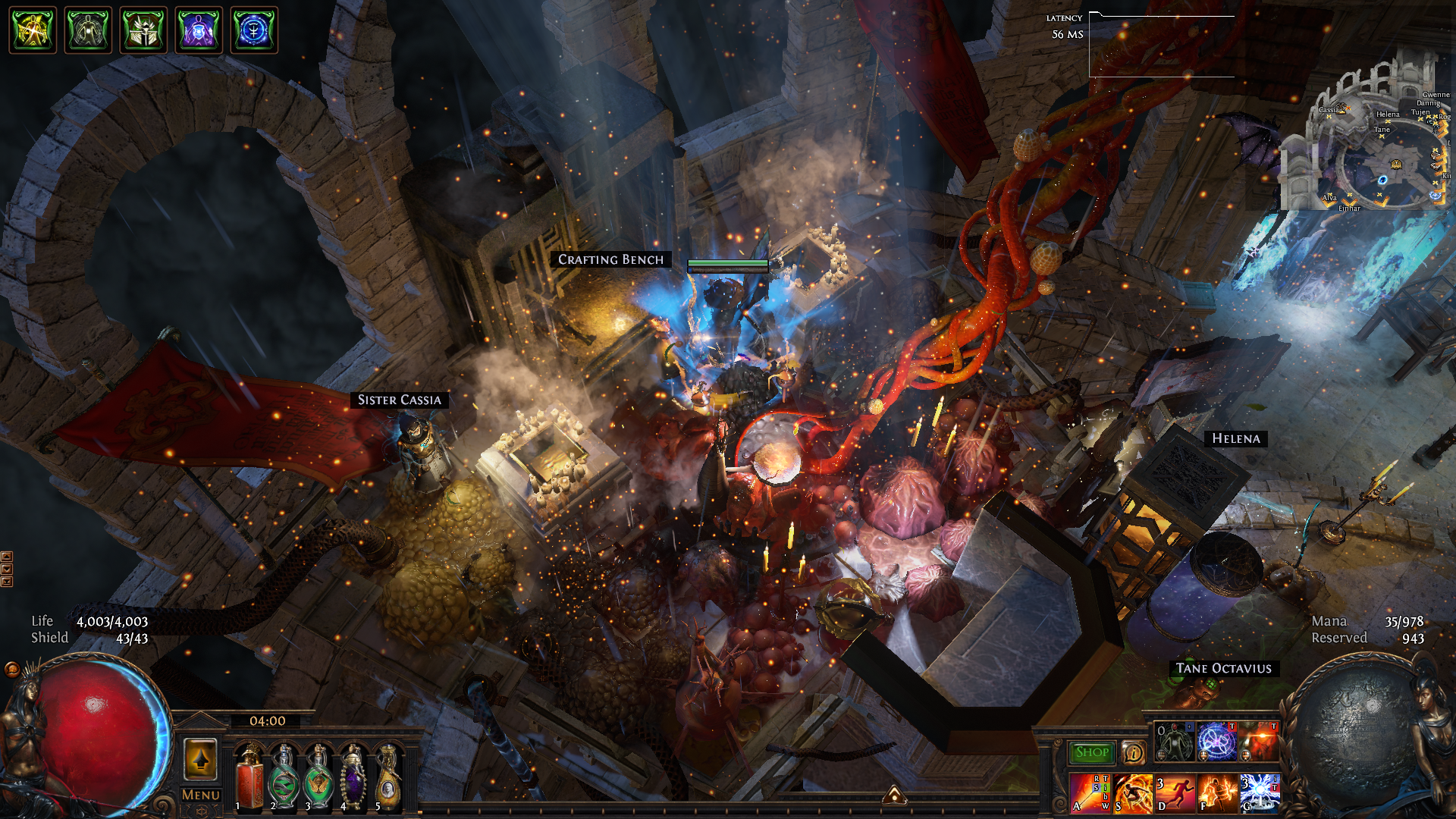Activate the flaming leap skill bound to S
The width and height of the screenshot is (1456, 819).
(1132, 792)
